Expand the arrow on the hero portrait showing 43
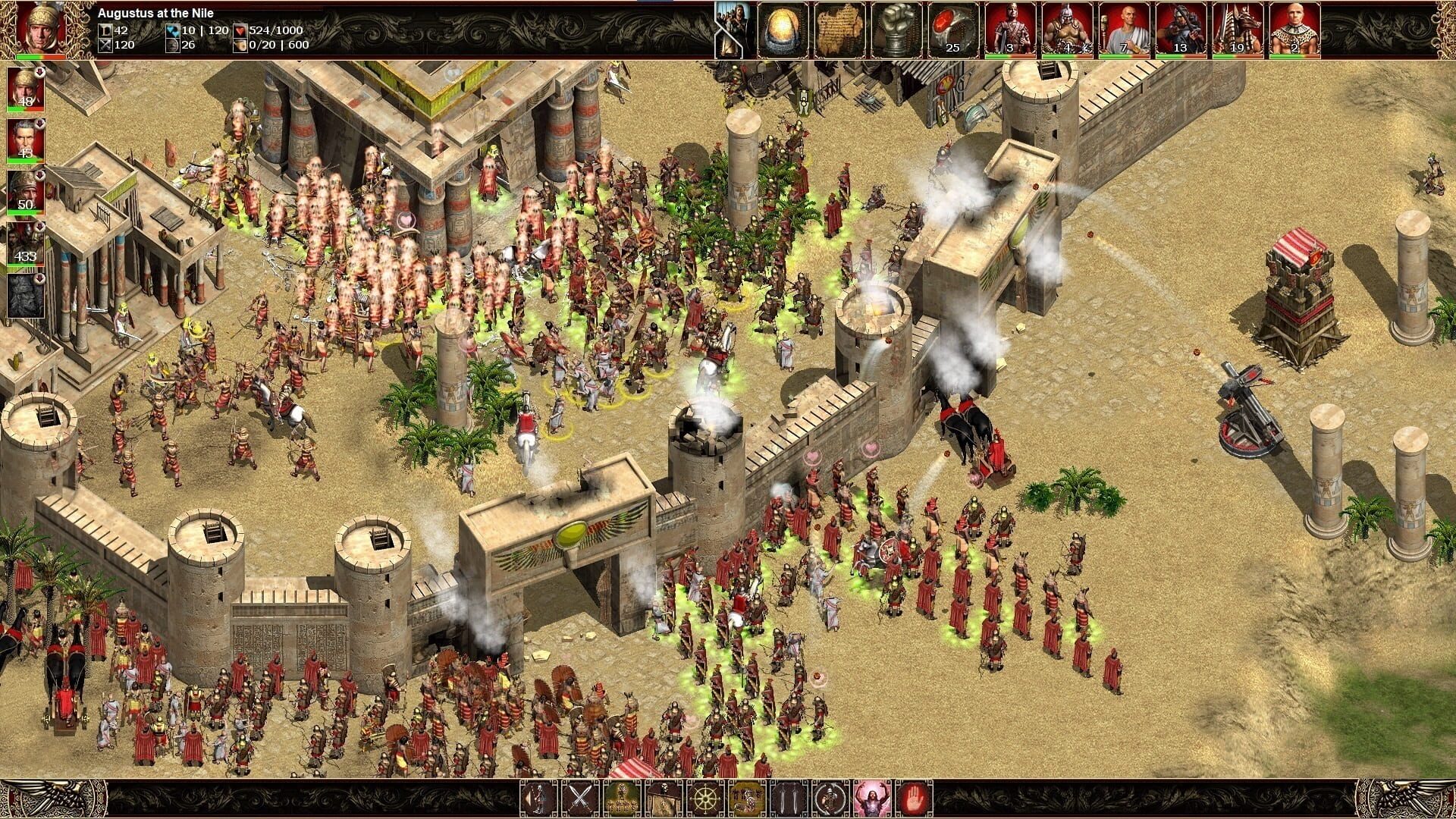 [x=39, y=123]
